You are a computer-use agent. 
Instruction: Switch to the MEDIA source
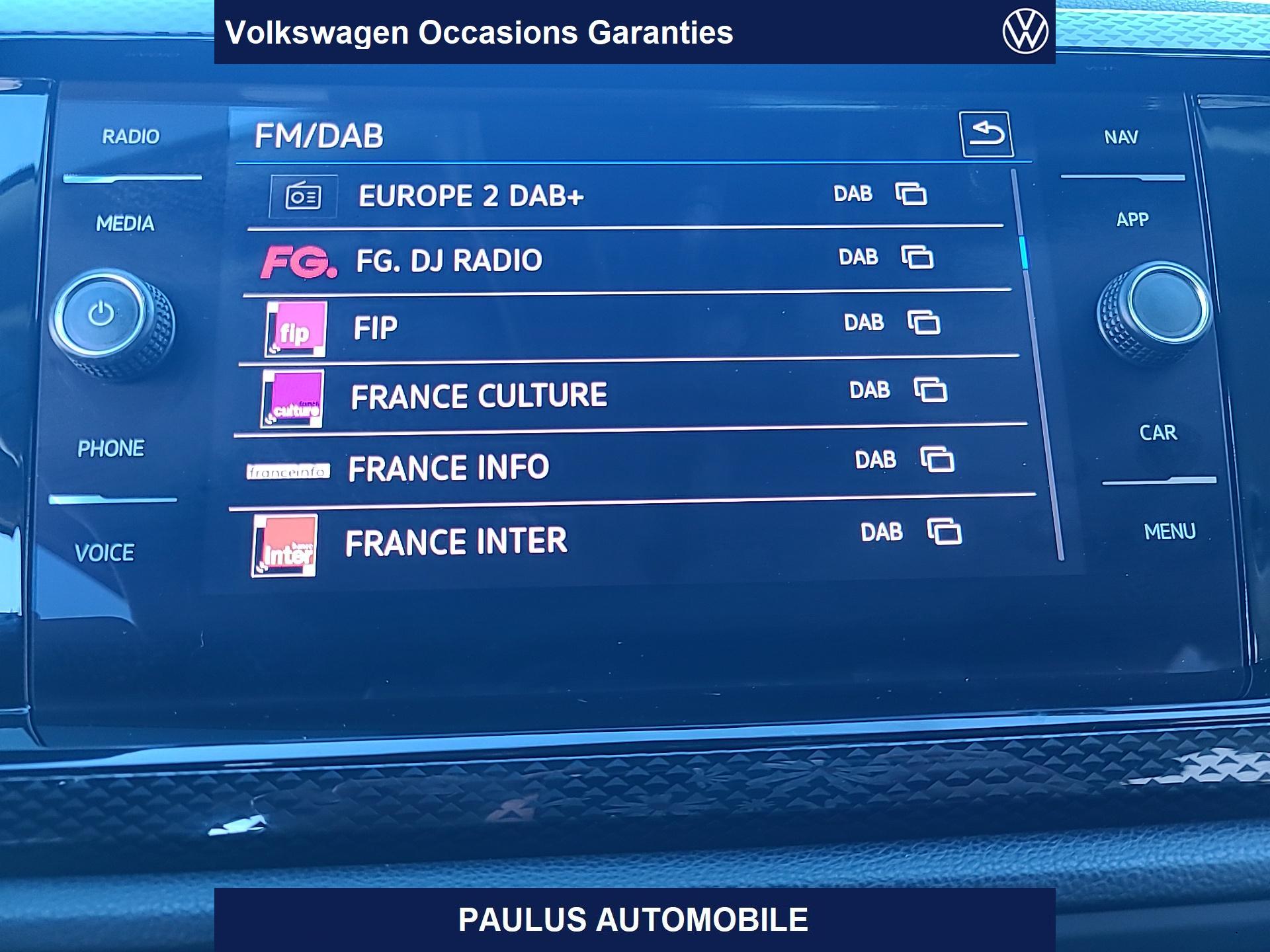coord(125,223)
